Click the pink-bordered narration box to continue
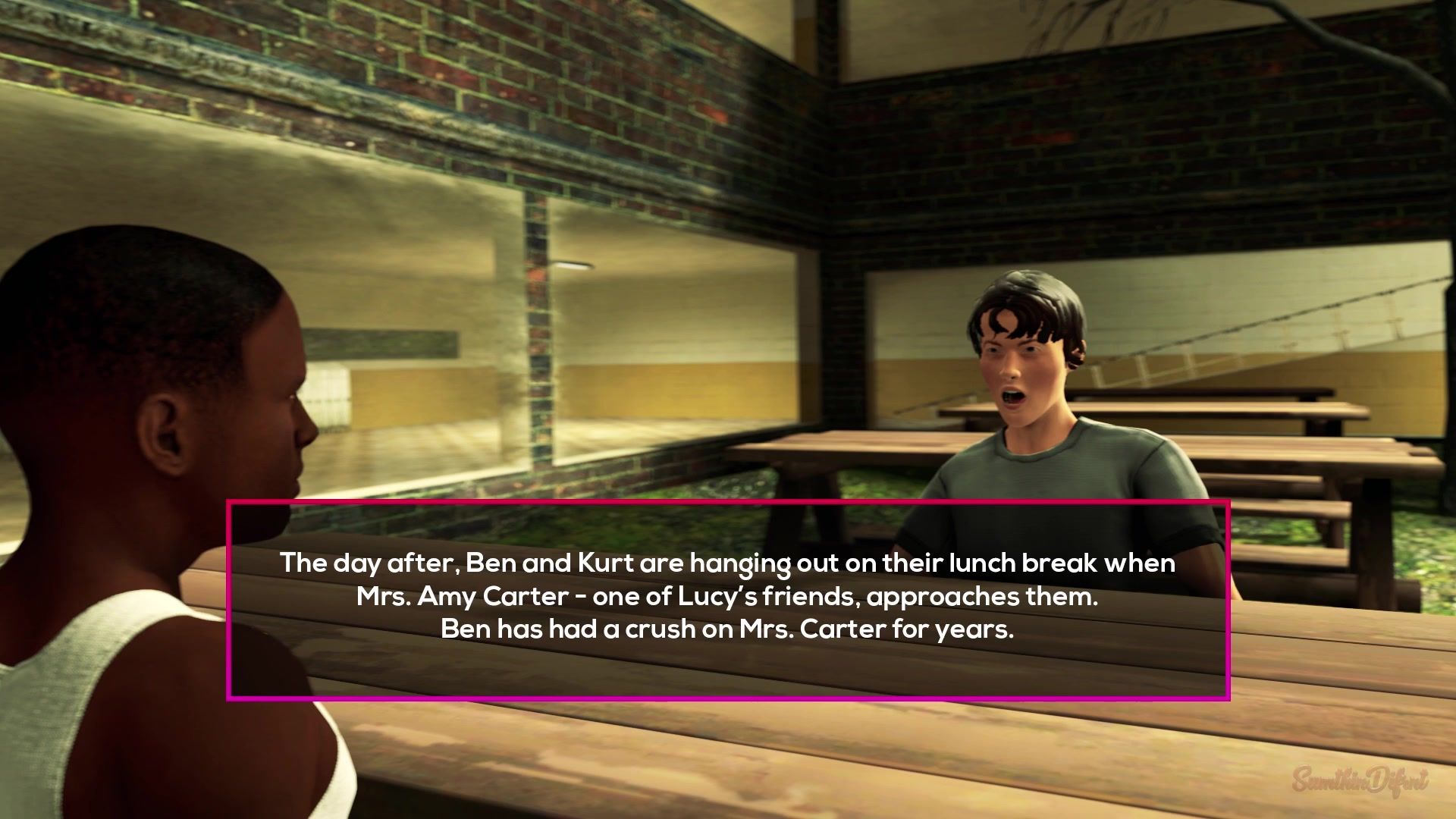Screen dimensions: 1456x819 point(728,599)
